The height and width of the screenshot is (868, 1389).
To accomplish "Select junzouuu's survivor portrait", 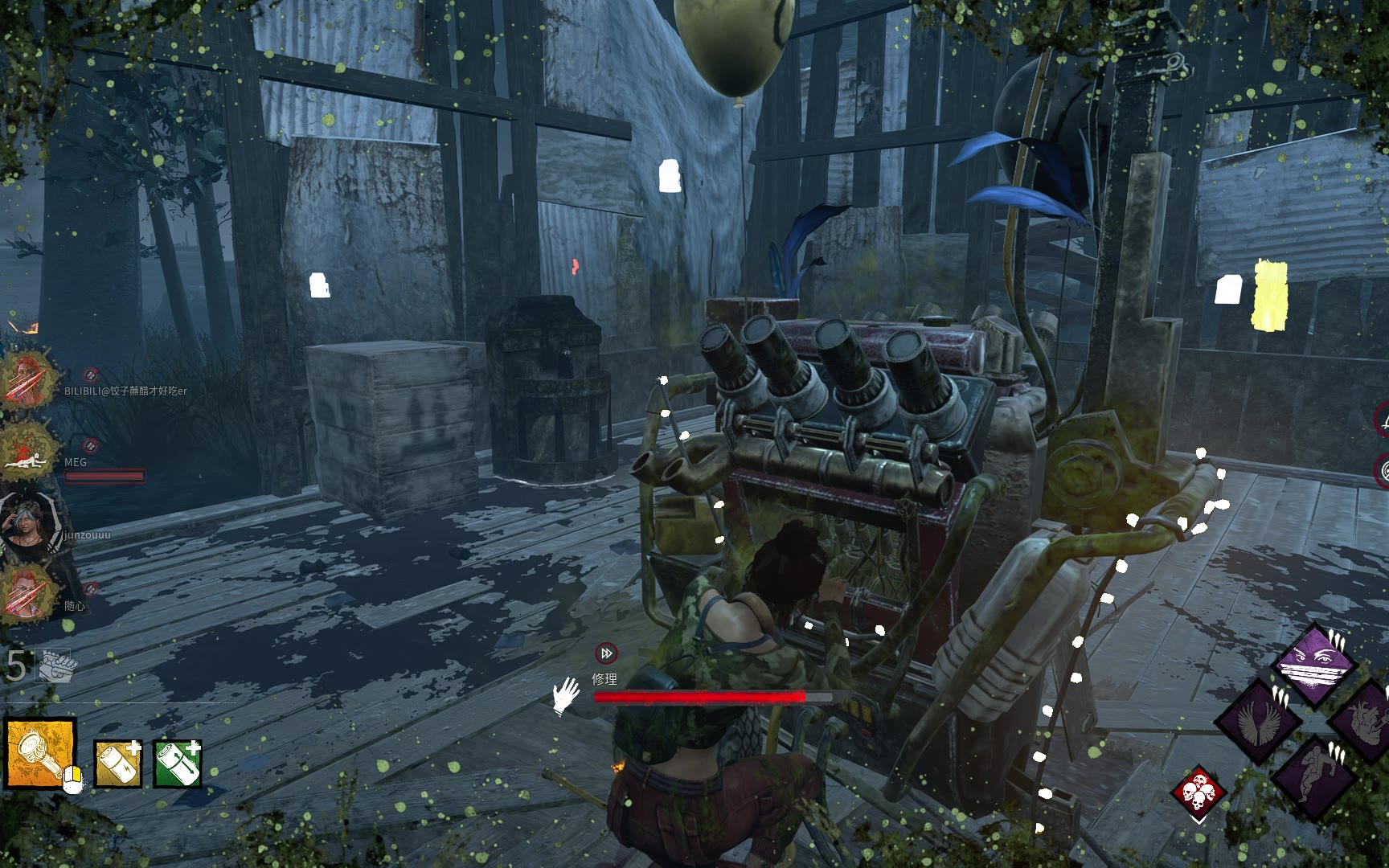I will (30, 521).
